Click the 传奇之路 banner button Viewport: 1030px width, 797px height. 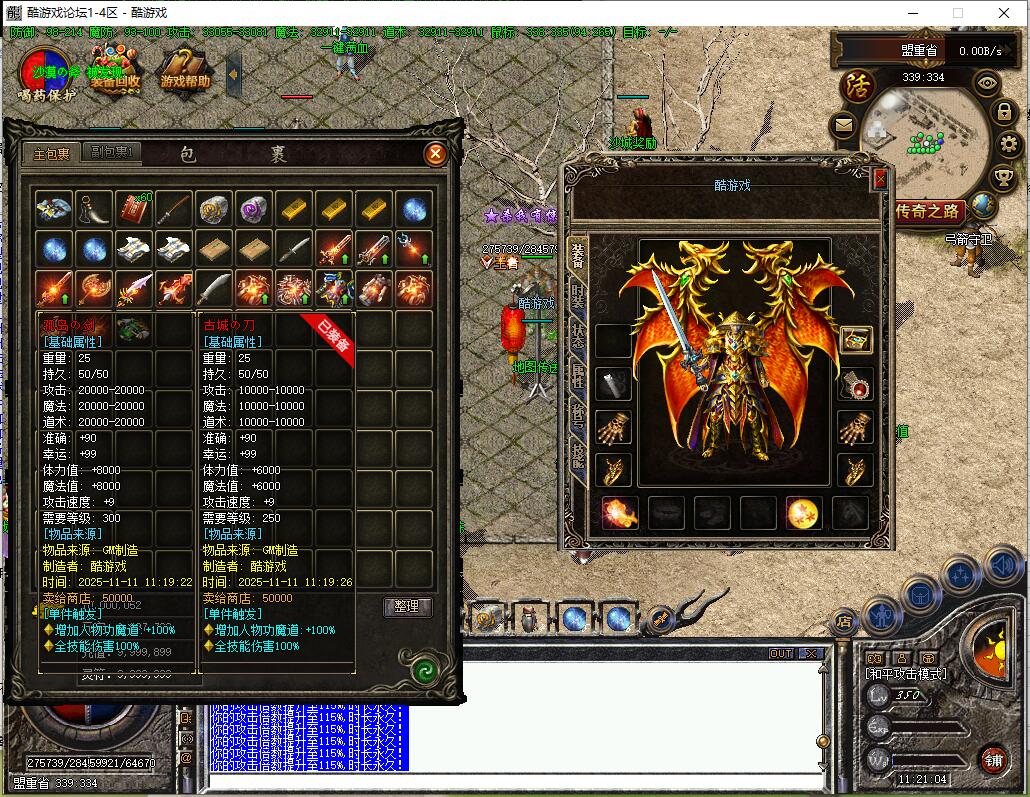pyautogui.click(x=927, y=211)
